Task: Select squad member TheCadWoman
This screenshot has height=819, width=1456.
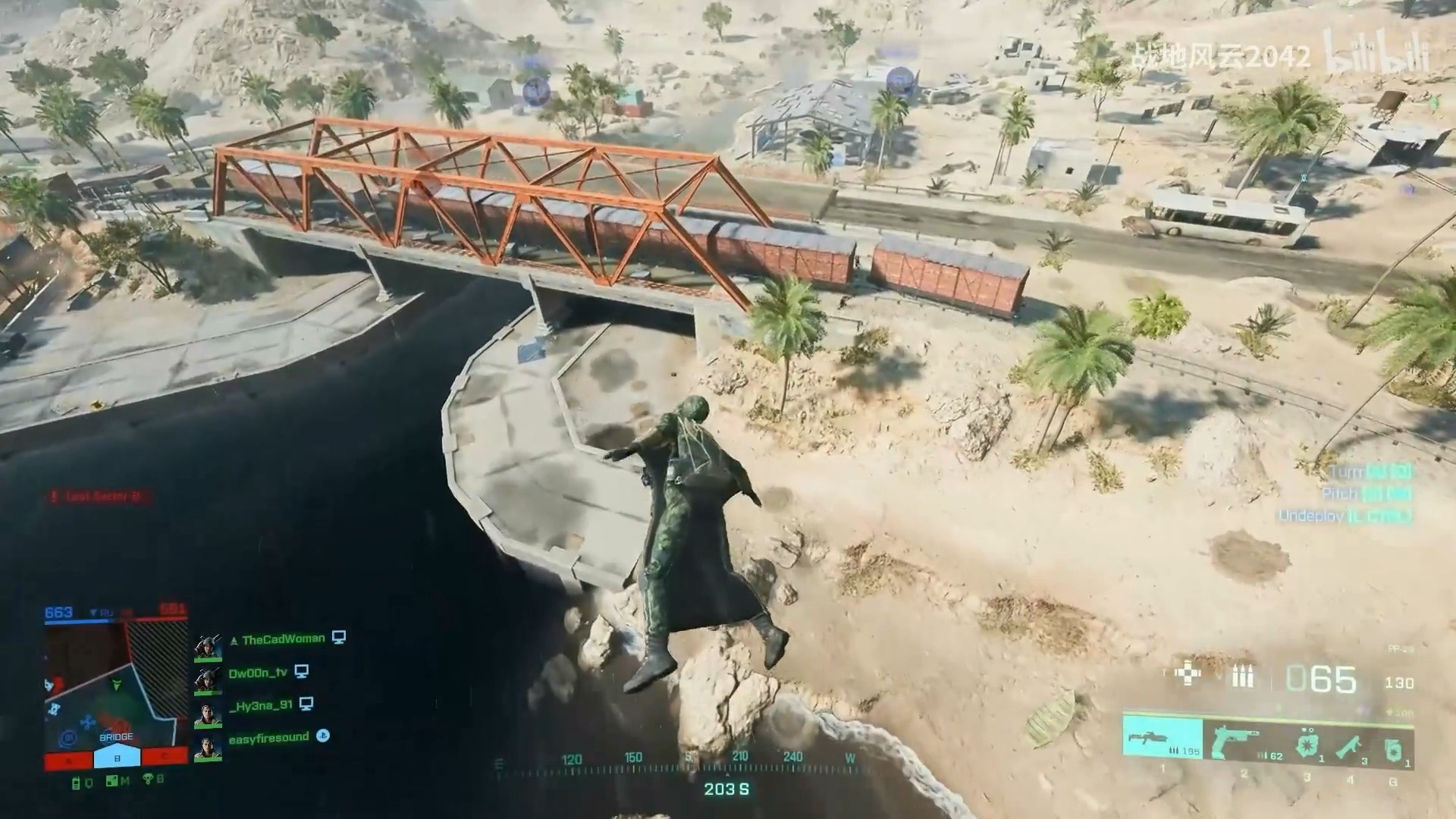Action: tap(282, 639)
